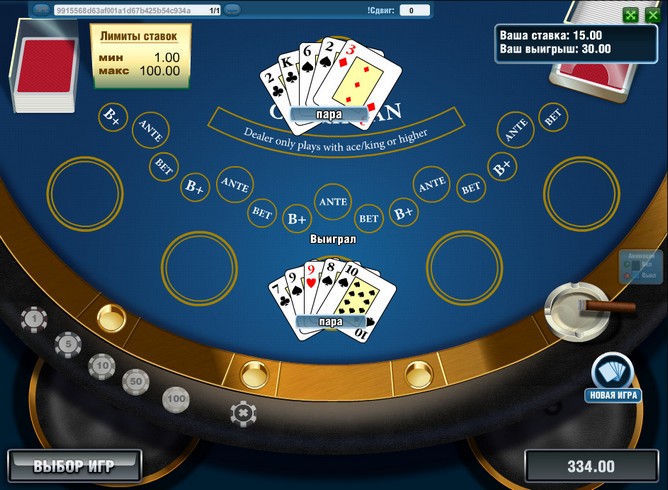
Task: Click the Сдвиг value field
Action: [414, 10]
